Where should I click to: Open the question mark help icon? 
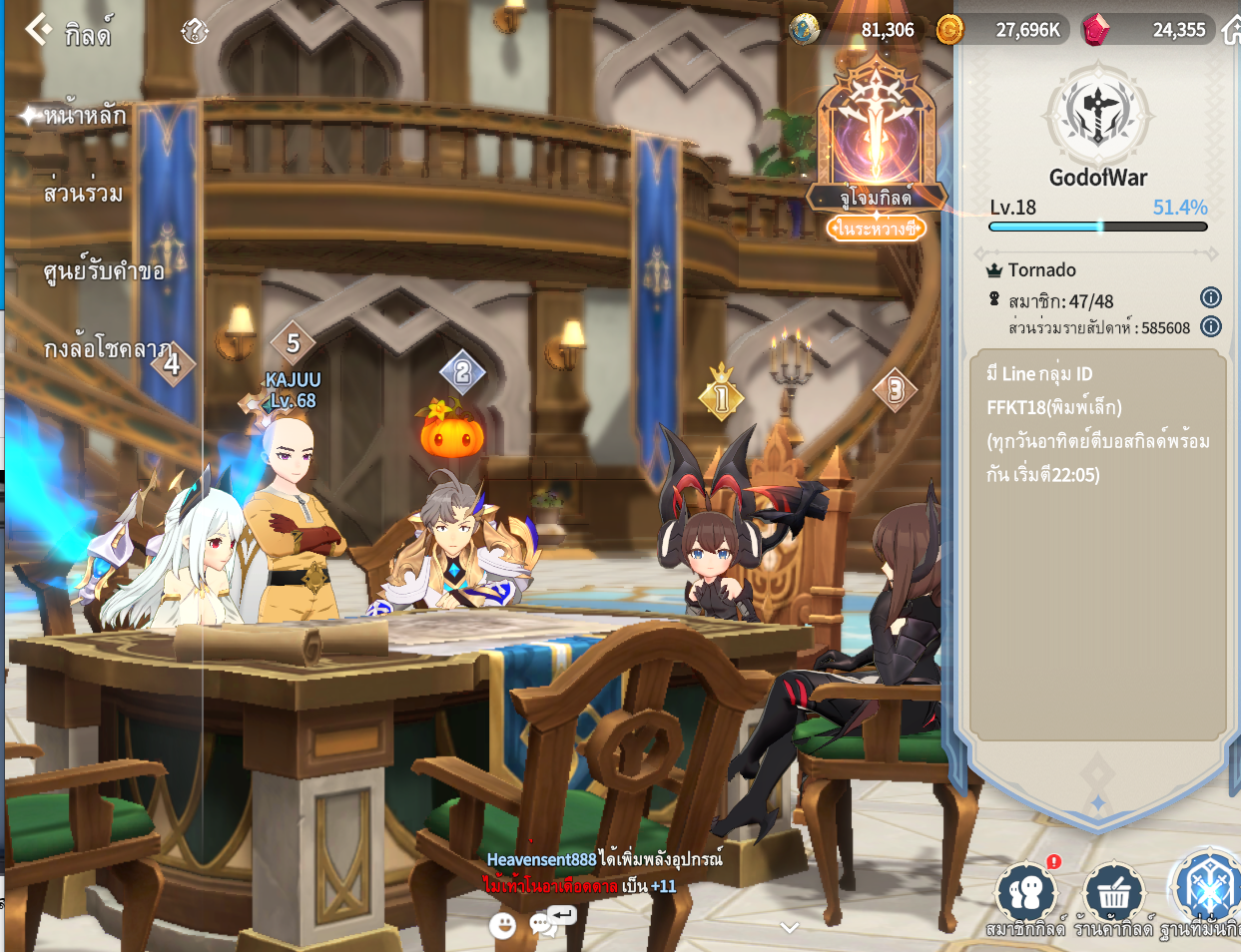click(194, 32)
